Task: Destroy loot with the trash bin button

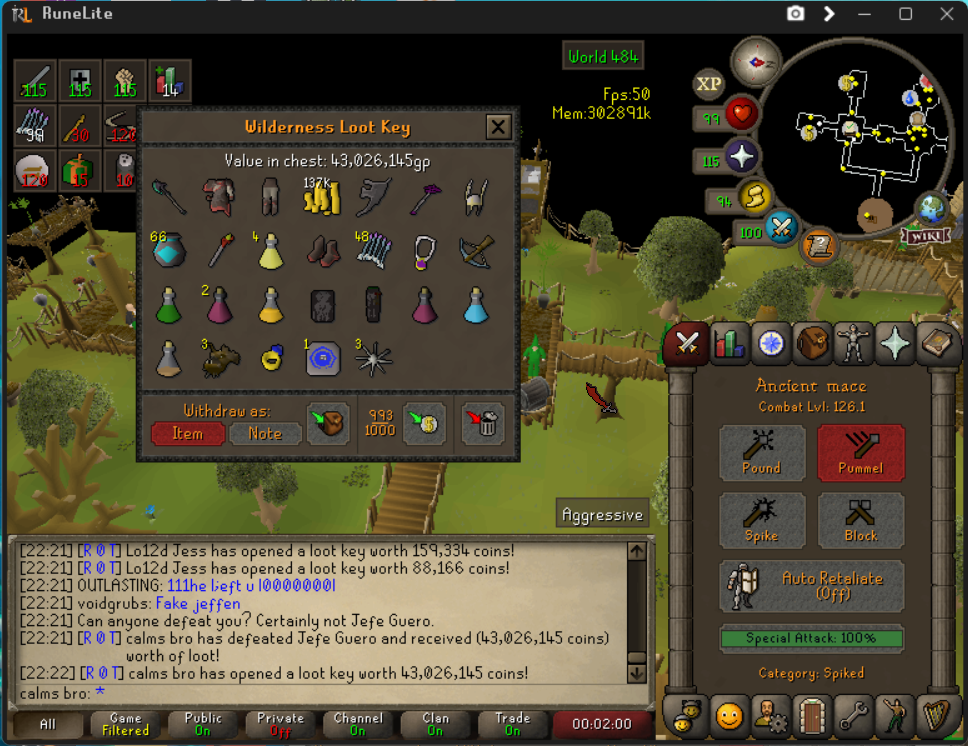Action: (483, 424)
